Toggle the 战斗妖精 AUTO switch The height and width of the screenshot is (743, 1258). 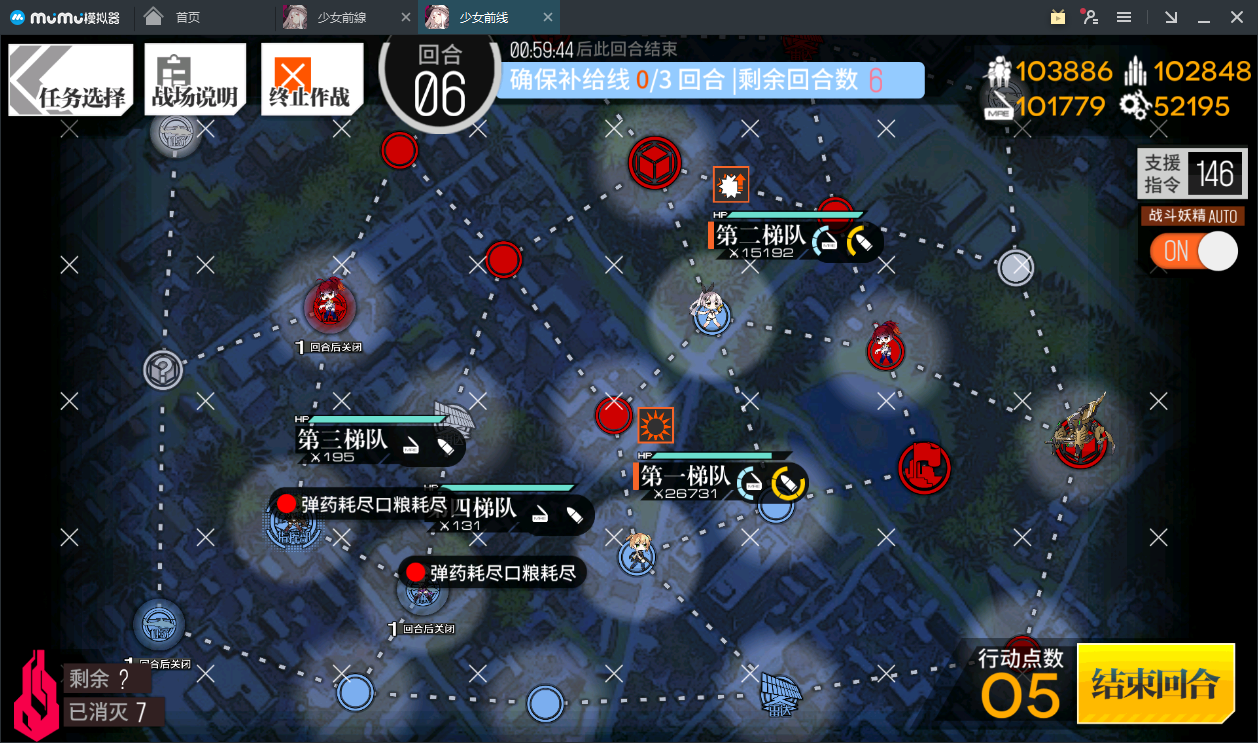click(1194, 251)
